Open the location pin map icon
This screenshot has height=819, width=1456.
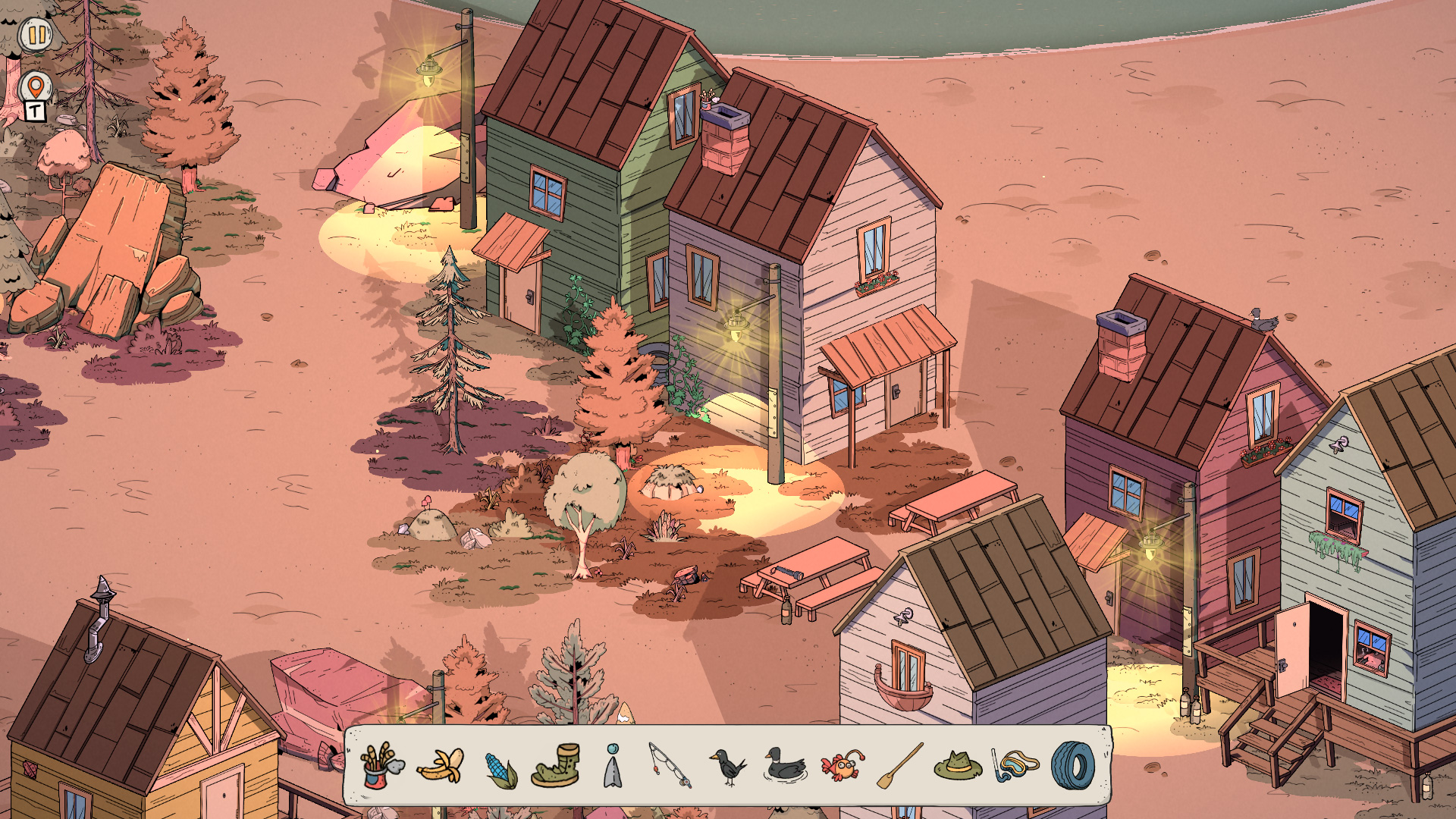tap(36, 88)
